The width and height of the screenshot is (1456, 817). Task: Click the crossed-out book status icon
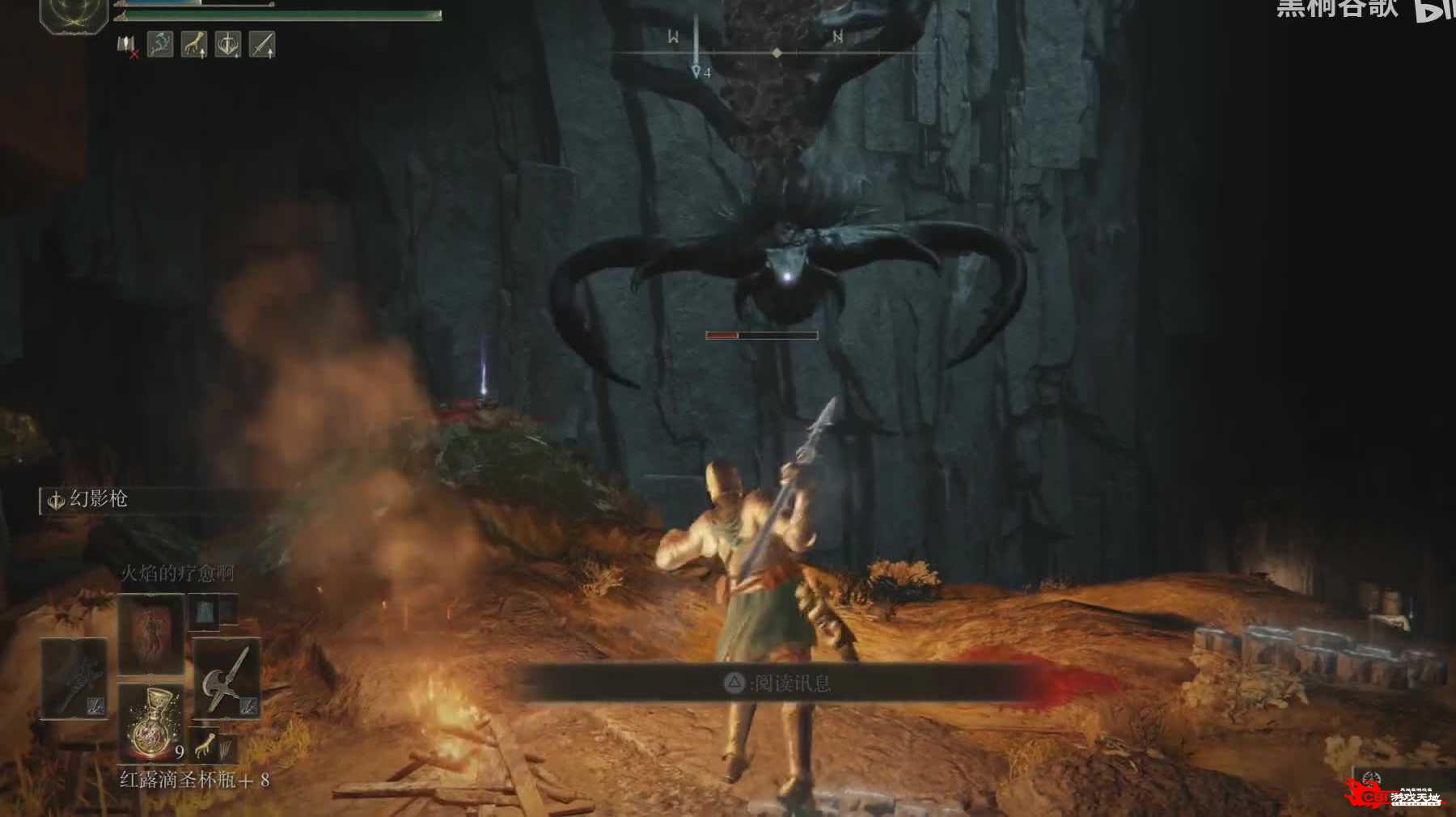point(127,46)
